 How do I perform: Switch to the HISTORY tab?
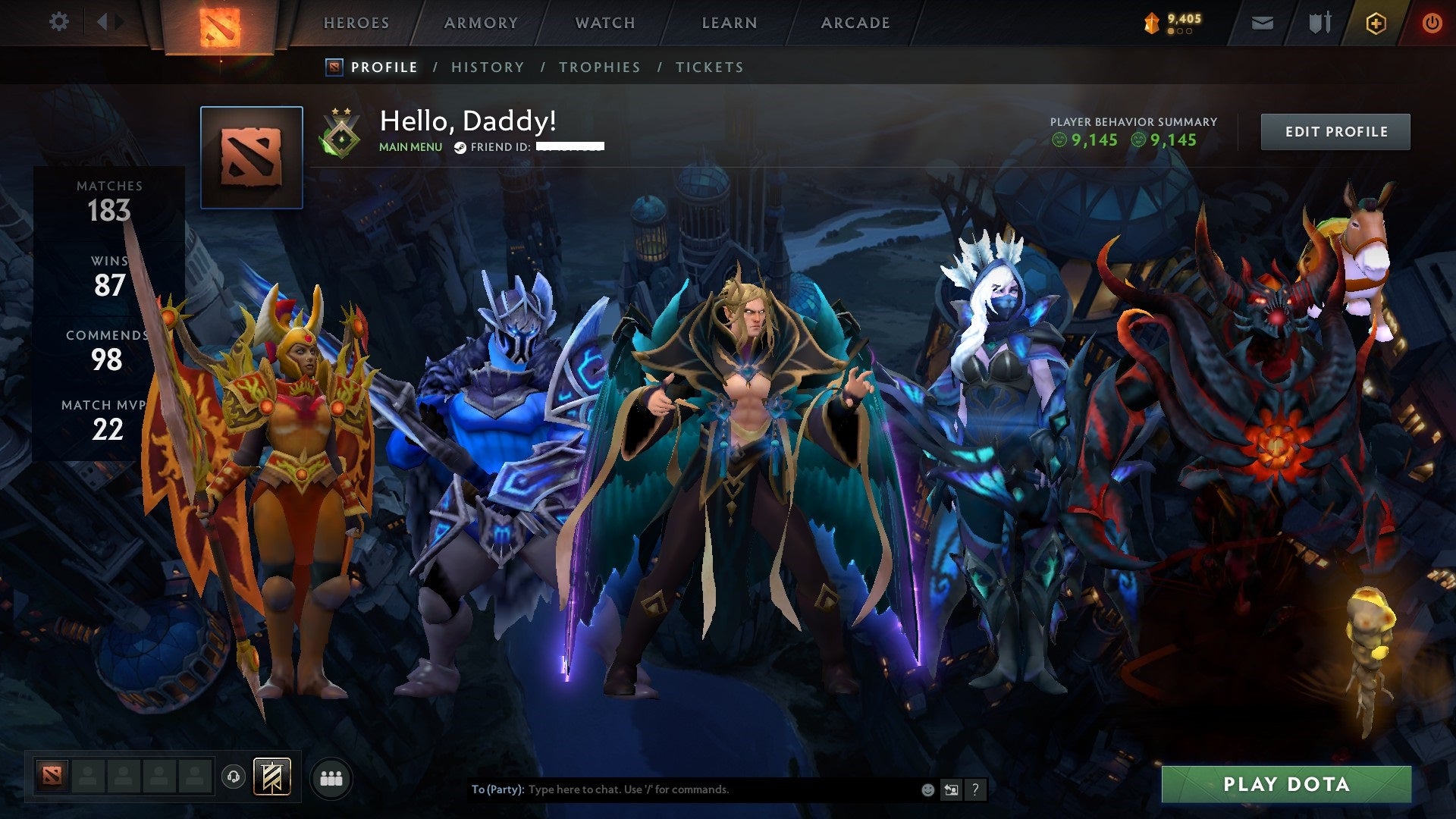pos(488,67)
